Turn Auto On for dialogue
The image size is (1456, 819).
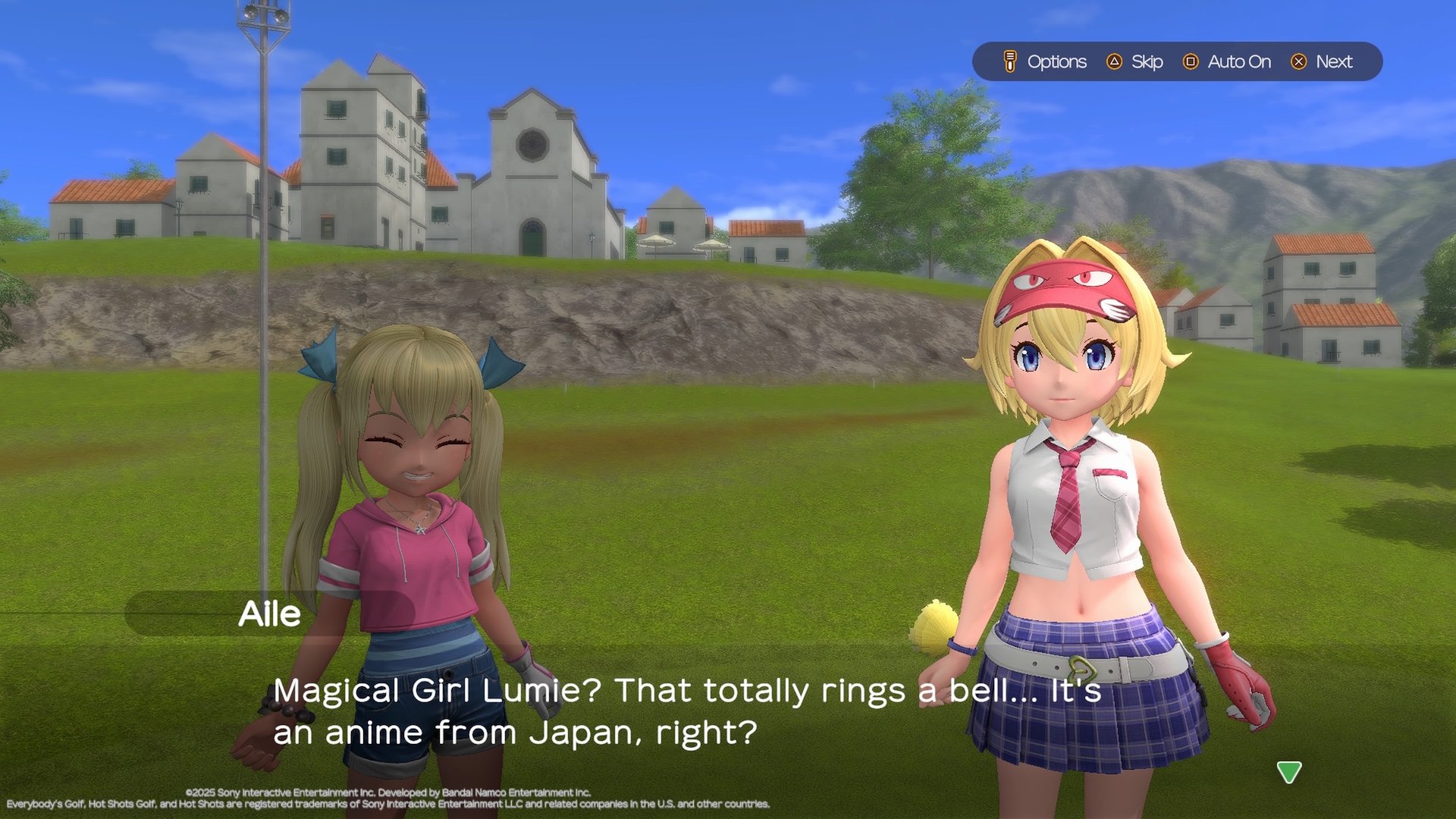pyautogui.click(x=1227, y=61)
